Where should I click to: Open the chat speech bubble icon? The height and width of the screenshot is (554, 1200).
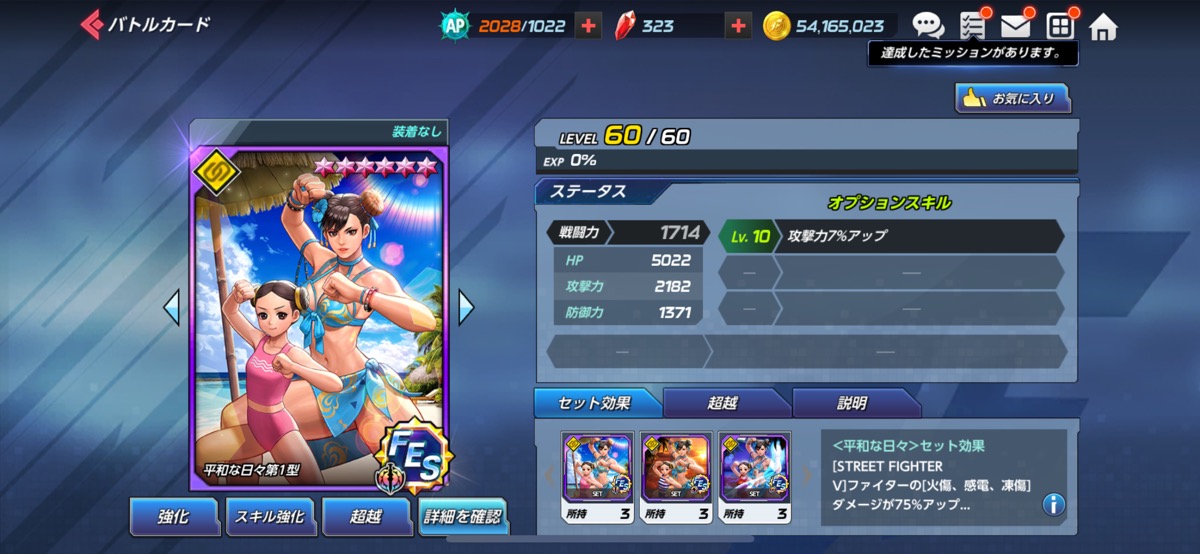point(928,26)
